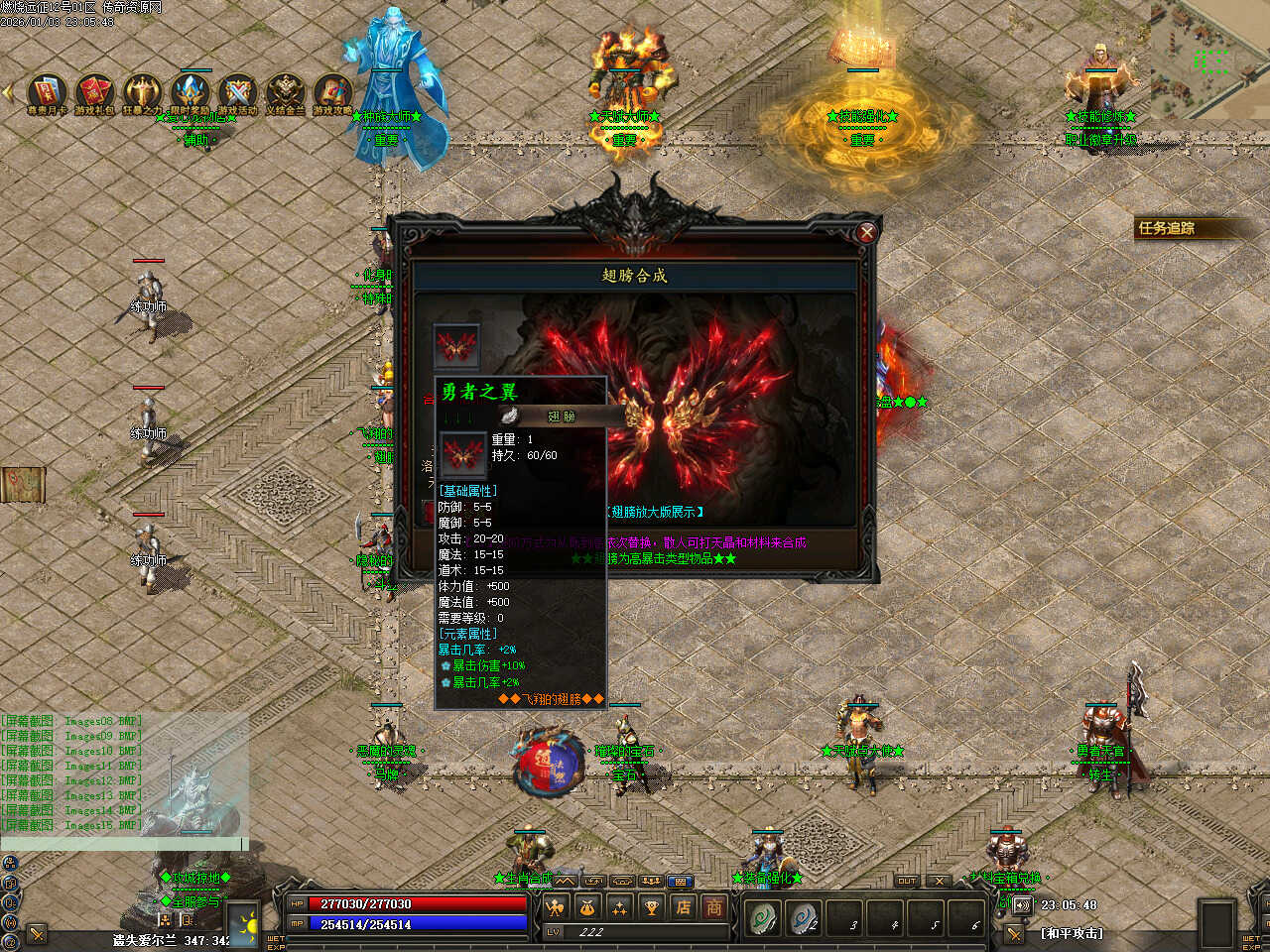Click the 翅膀放大版展示 wing preview link
The width and height of the screenshot is (1270, 952).
pos(654,512)
